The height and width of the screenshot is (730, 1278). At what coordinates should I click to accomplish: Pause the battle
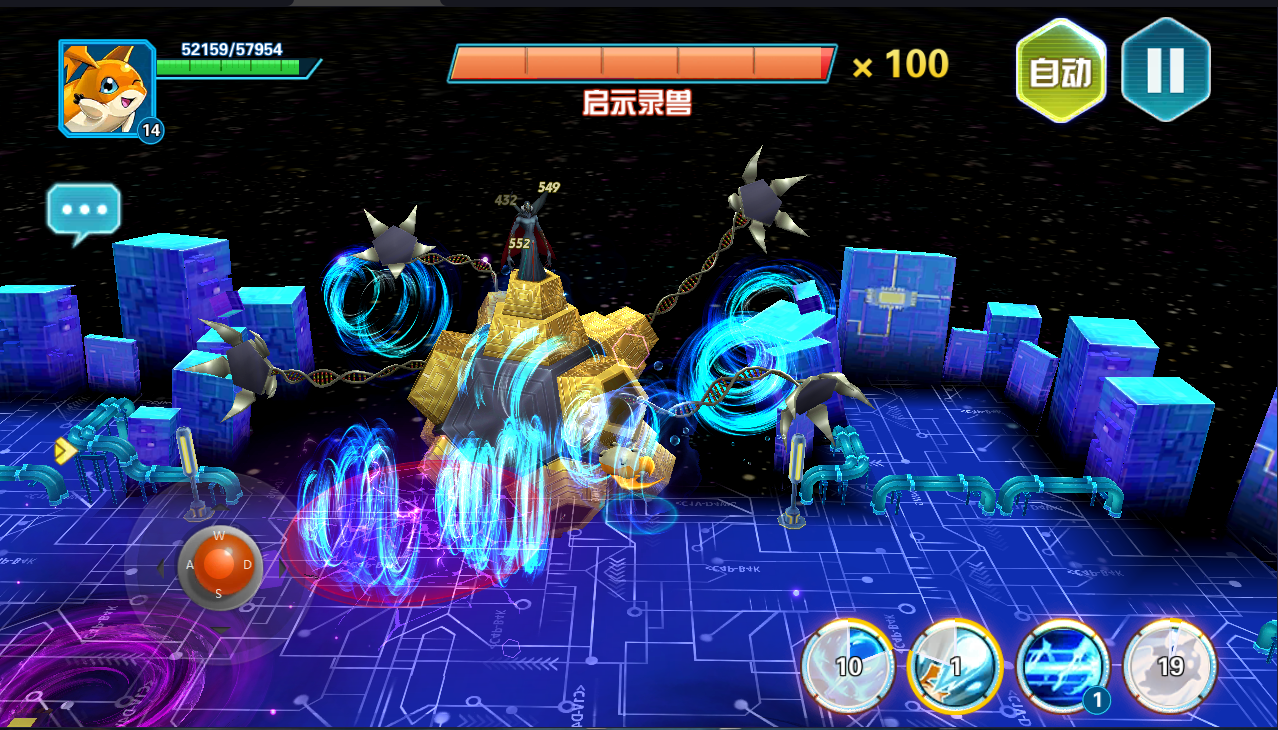[1165, 70]
